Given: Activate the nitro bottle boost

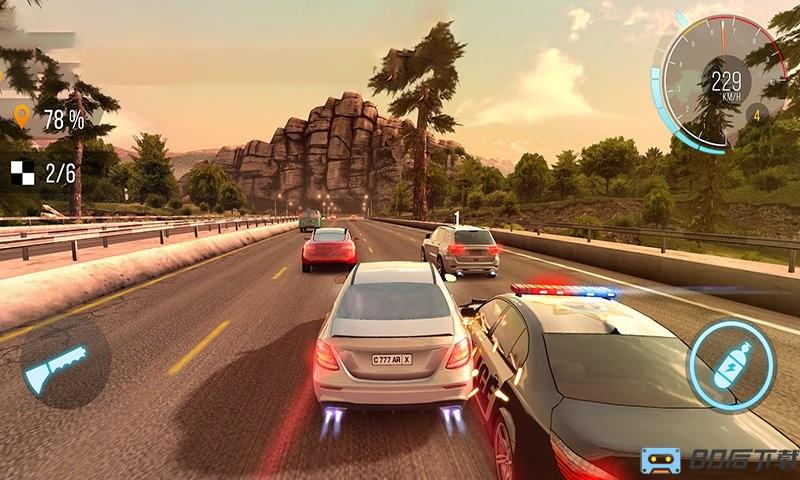Looking at the screenshot, I should (x=730, y=366).
